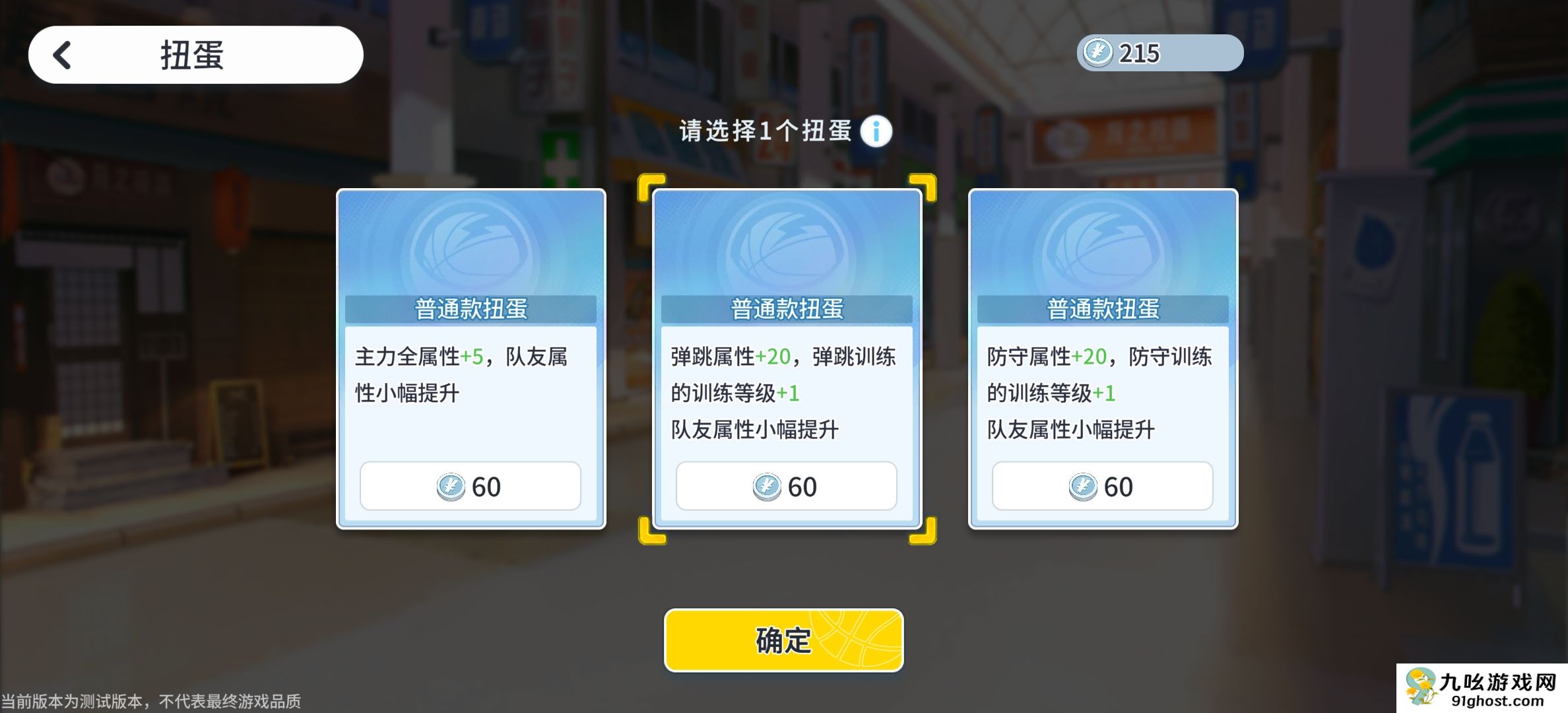This screenshot has width=1568, height=713.
Task: Tap the 60 coin price pill on the middle card
Action: (787, 485)
